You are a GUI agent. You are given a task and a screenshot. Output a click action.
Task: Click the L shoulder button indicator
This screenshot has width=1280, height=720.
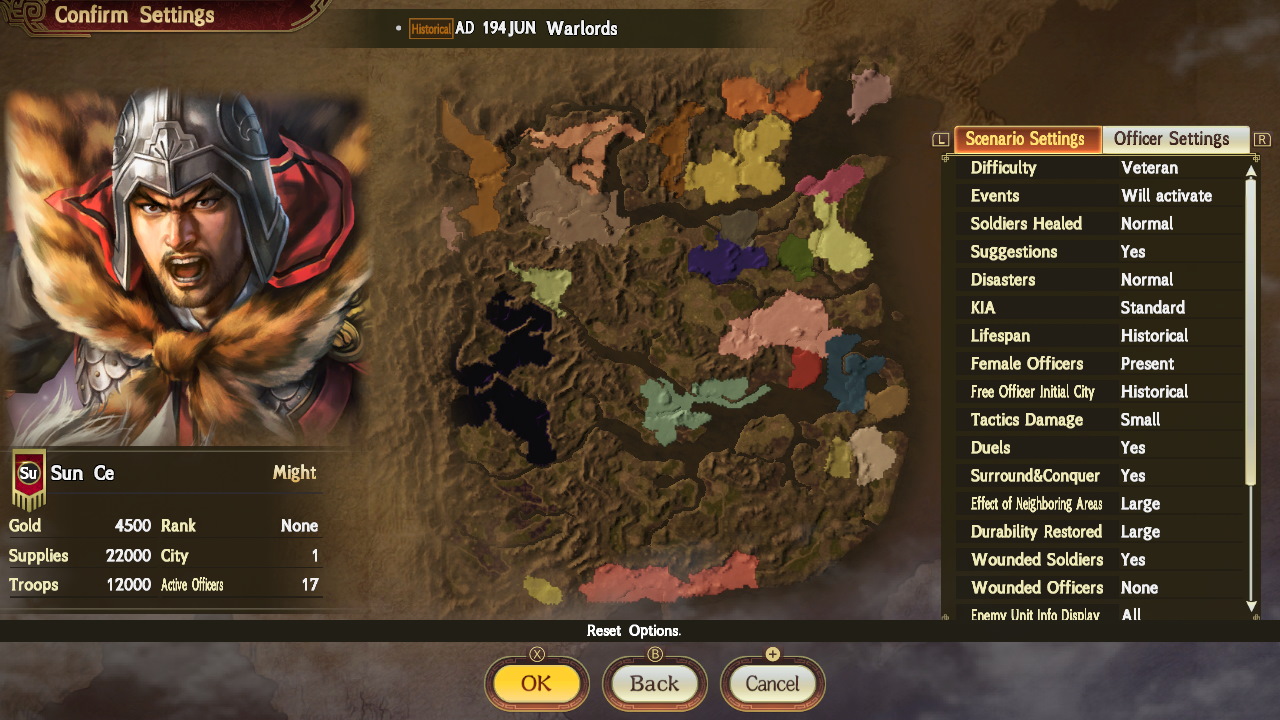click(x=939, y=139)
